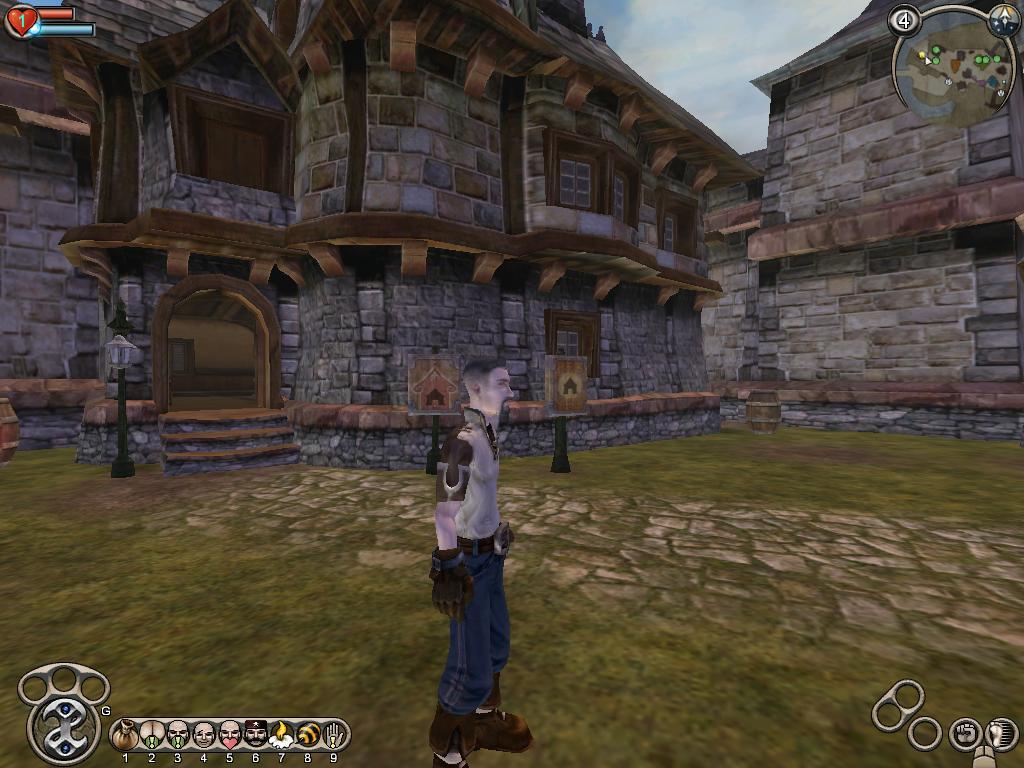Use the pirate-hat bearded face in slot 6
Viewport: 1024px width, 768px height.
tap(256, 735)
